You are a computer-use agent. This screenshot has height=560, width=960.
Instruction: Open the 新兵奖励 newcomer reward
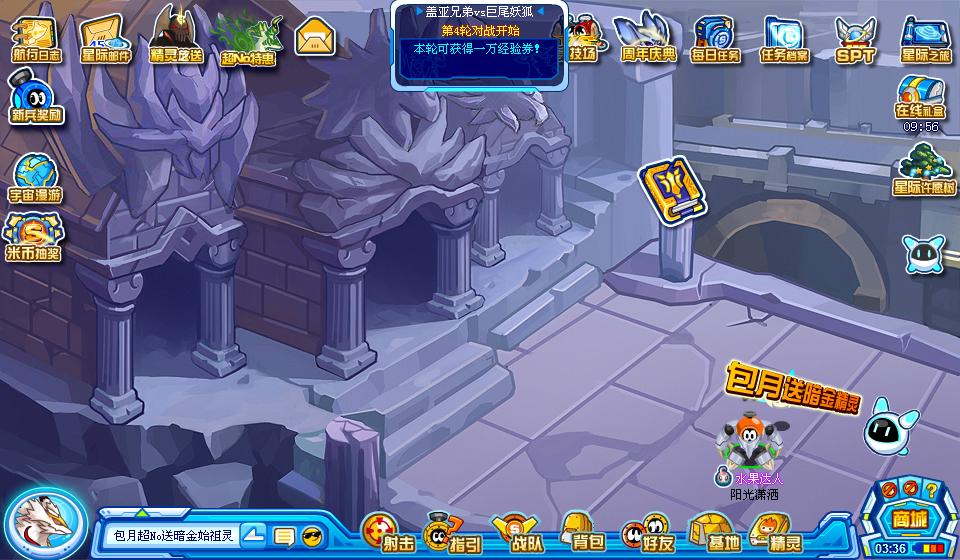36,98
